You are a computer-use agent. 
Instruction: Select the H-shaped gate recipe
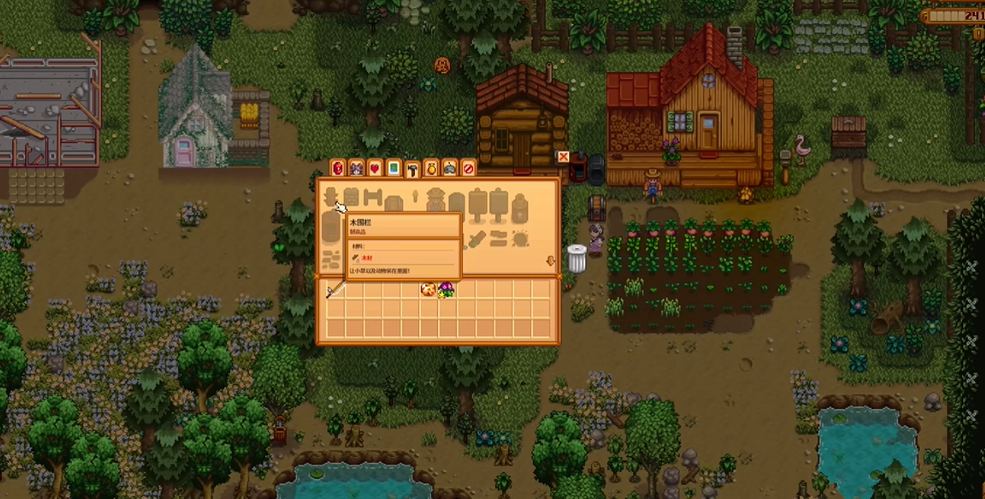tap(373, 197)
